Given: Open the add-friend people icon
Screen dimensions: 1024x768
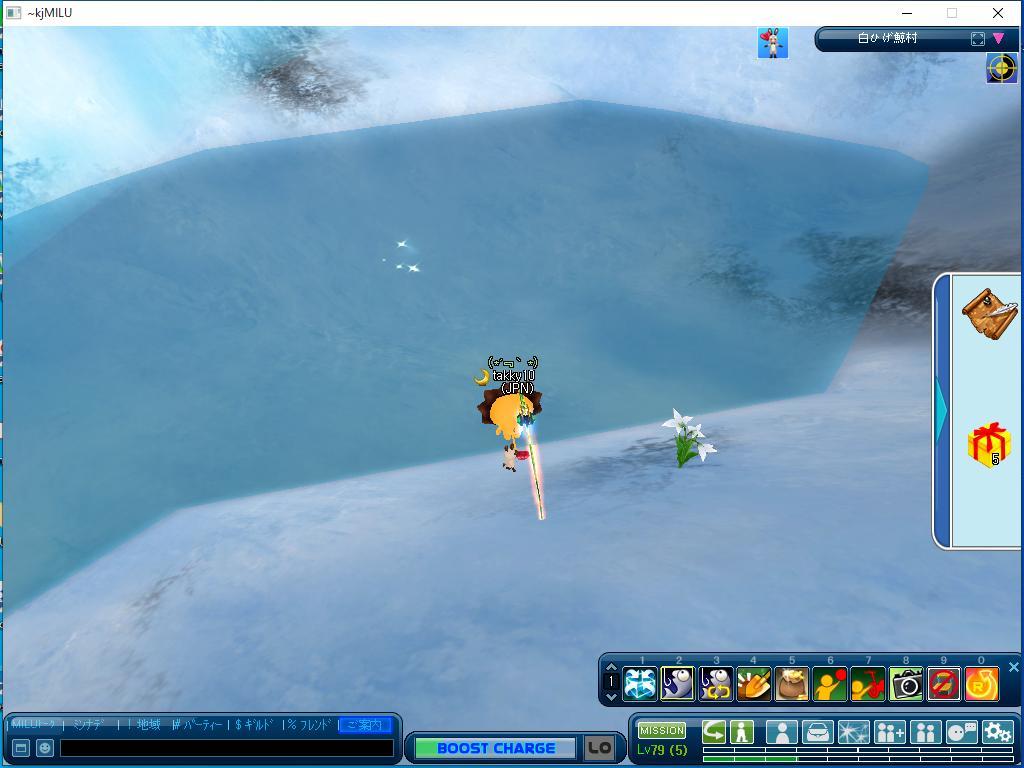Looking at the screenshot, I should pyautogui.click(x=889, y=733).
